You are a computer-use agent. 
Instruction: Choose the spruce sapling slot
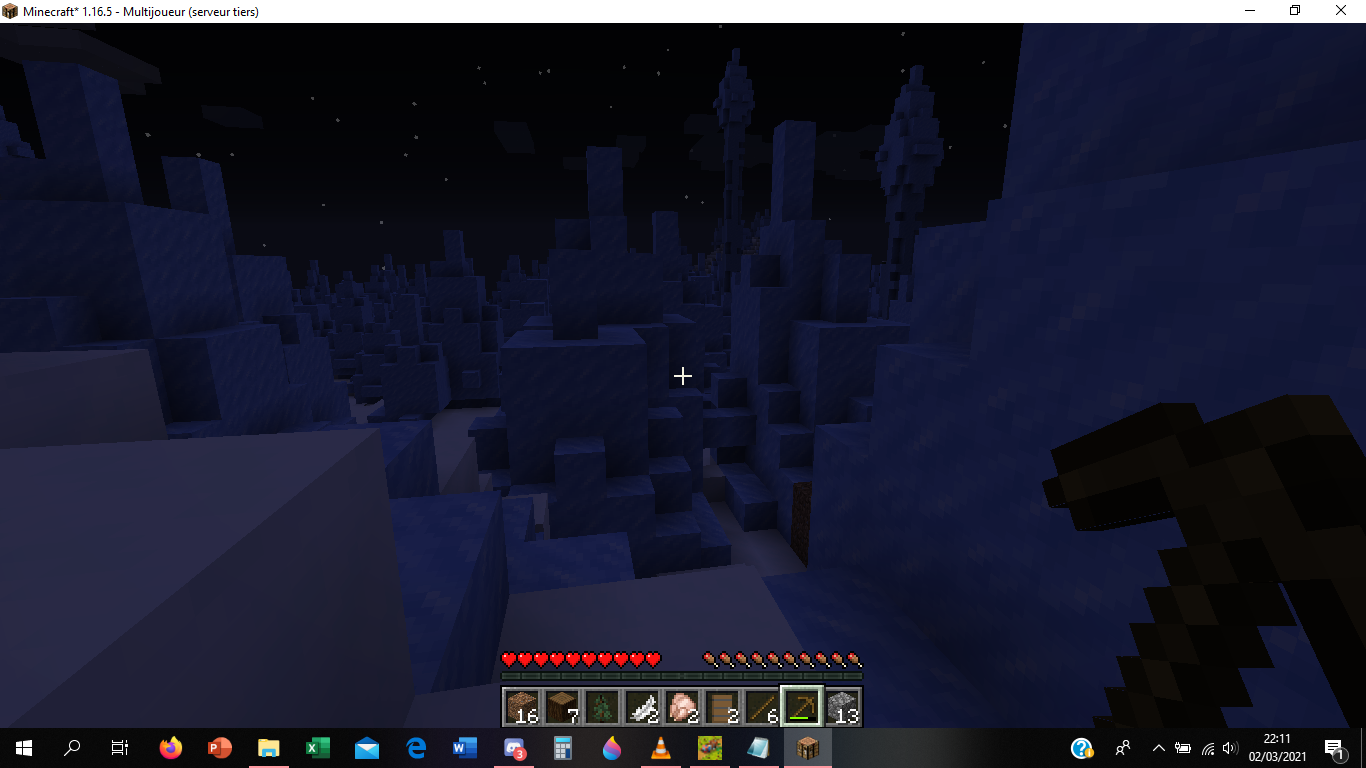(601, 706)
